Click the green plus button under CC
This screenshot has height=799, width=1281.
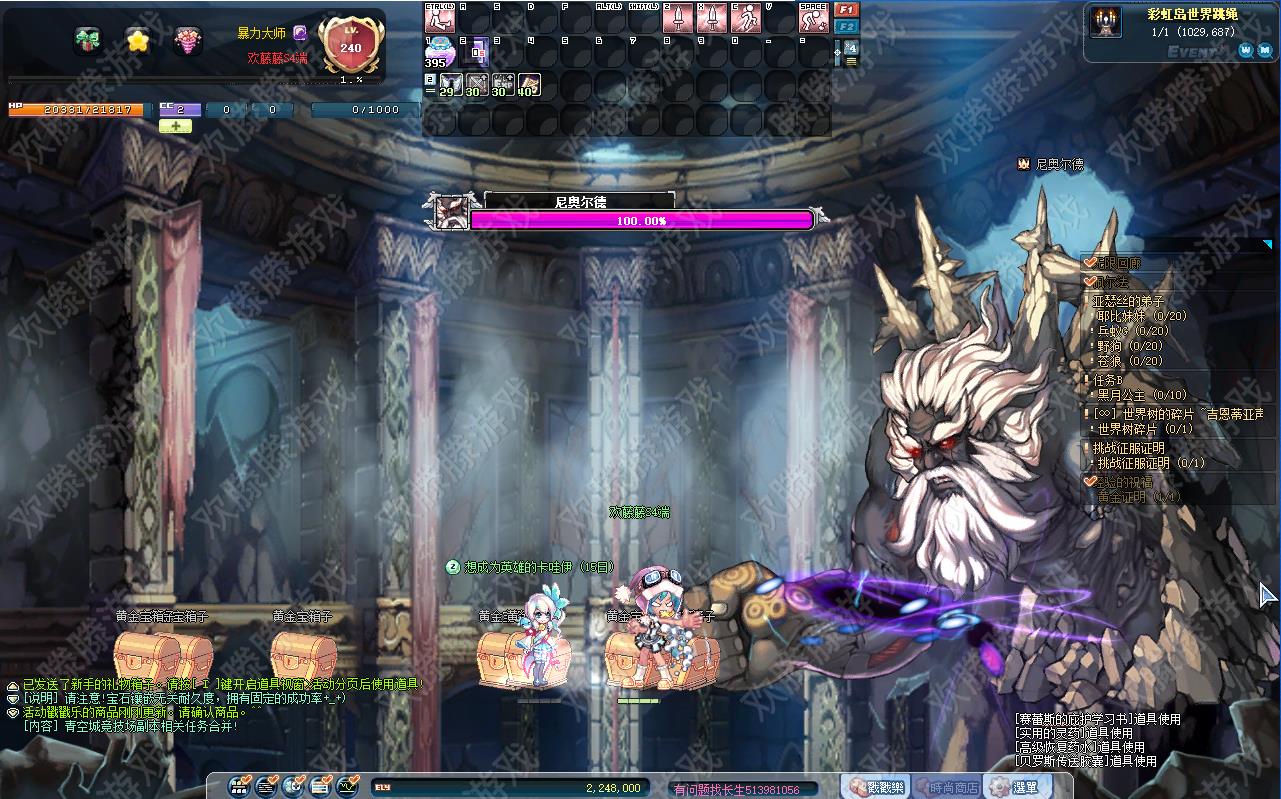175,127
